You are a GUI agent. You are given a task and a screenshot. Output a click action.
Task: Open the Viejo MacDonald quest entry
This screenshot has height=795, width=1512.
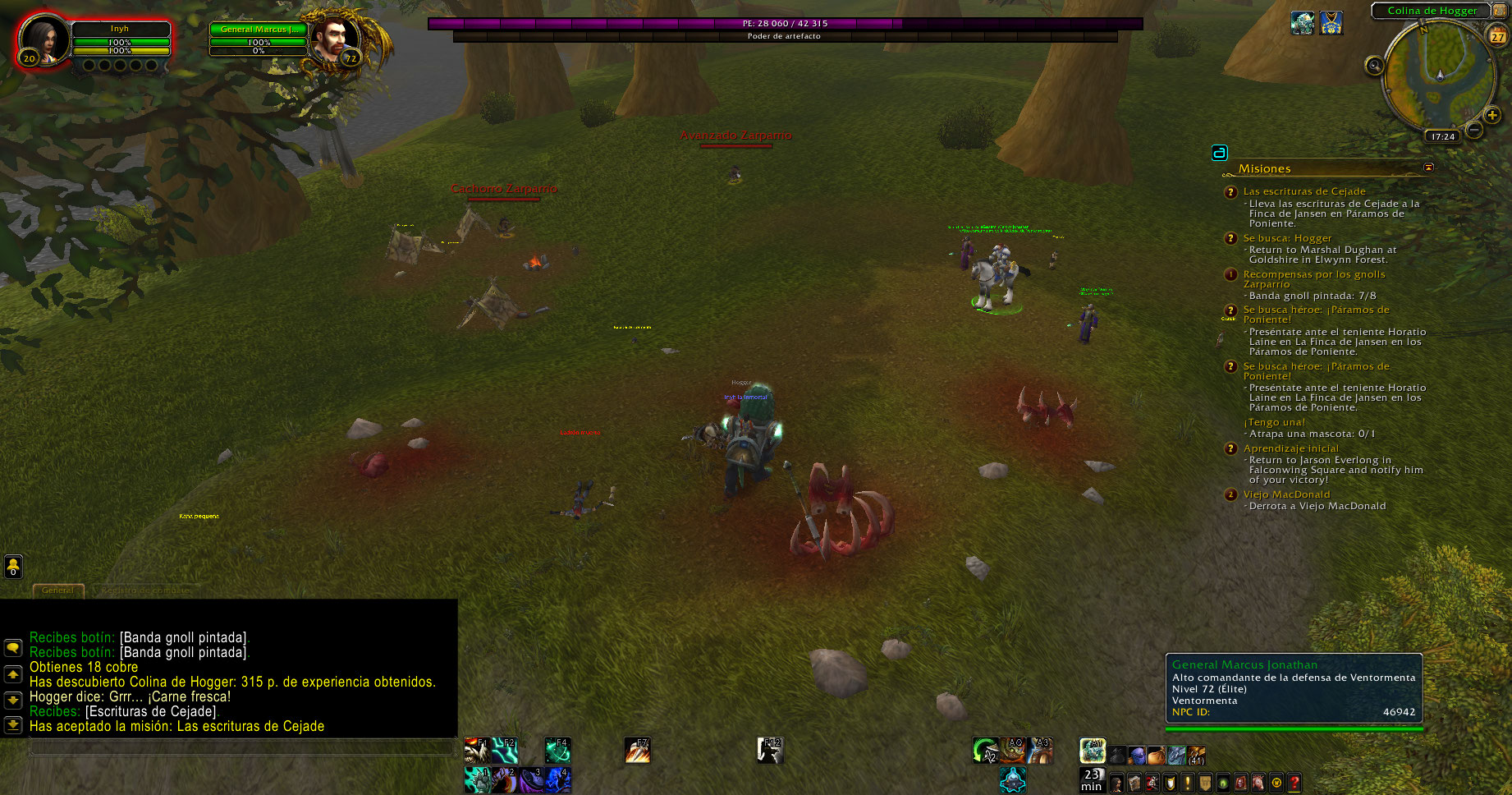(1285, 494)
